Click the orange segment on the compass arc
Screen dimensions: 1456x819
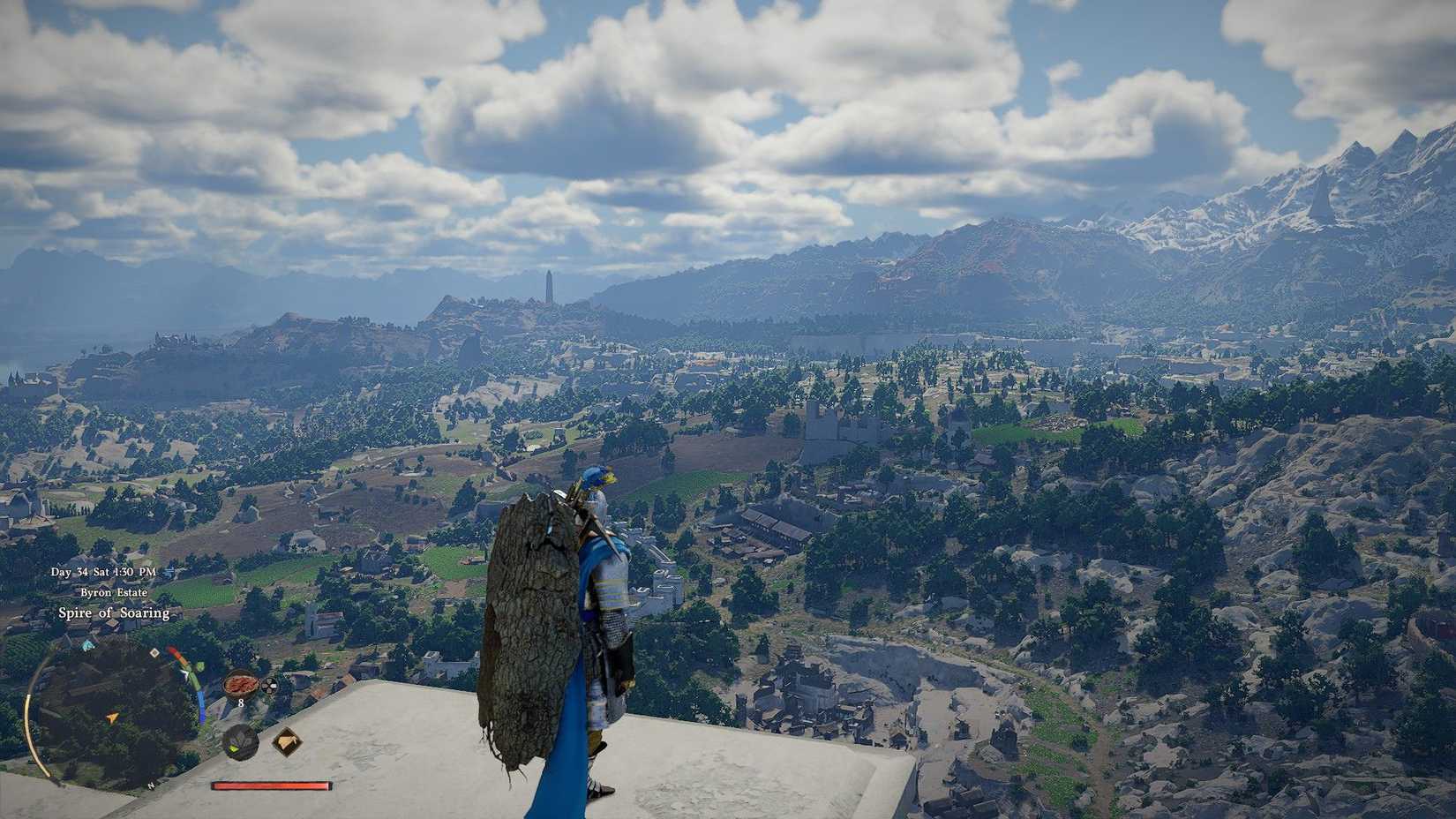click(x=181, y=659)
